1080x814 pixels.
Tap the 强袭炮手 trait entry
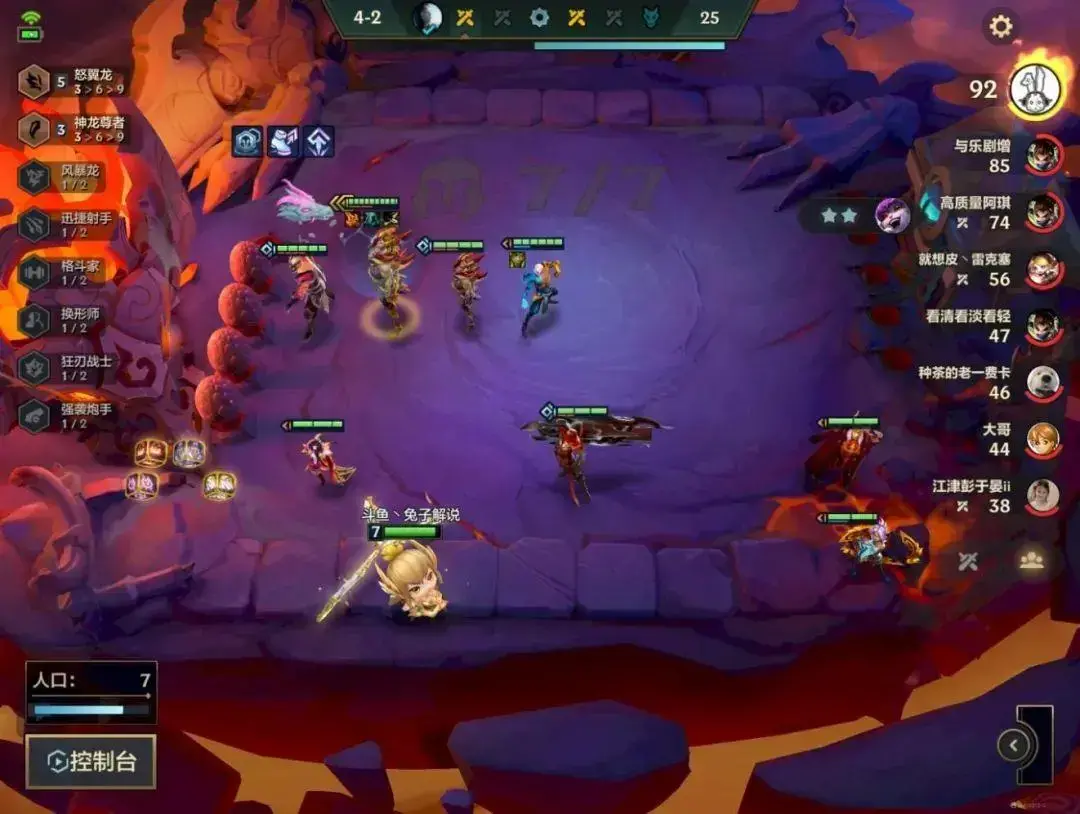(x=70, y=416)
